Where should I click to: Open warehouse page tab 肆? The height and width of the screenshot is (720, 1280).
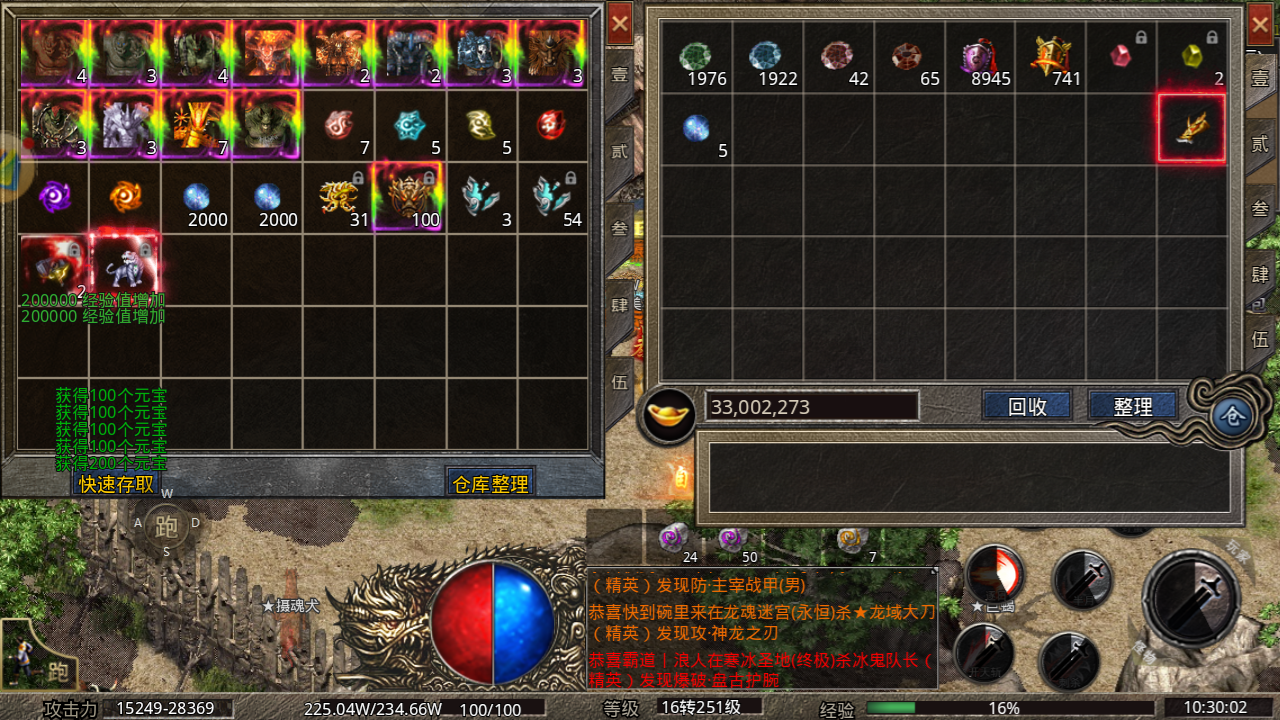tap(620, 304)
